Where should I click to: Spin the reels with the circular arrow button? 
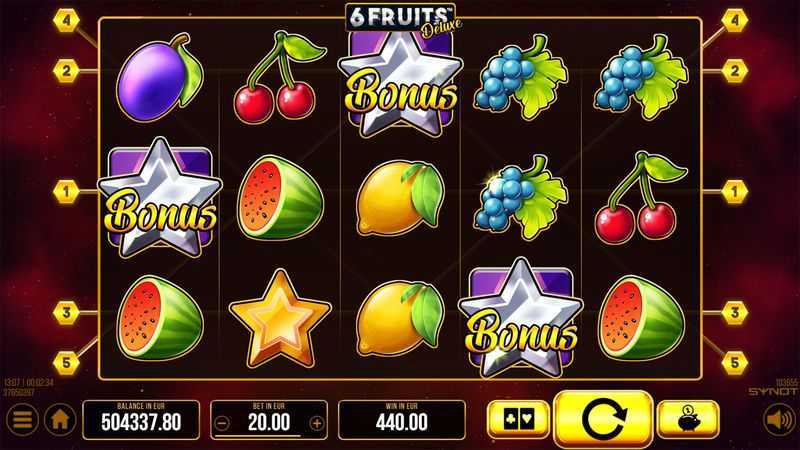pyautogui.click(x=603, y=420)
